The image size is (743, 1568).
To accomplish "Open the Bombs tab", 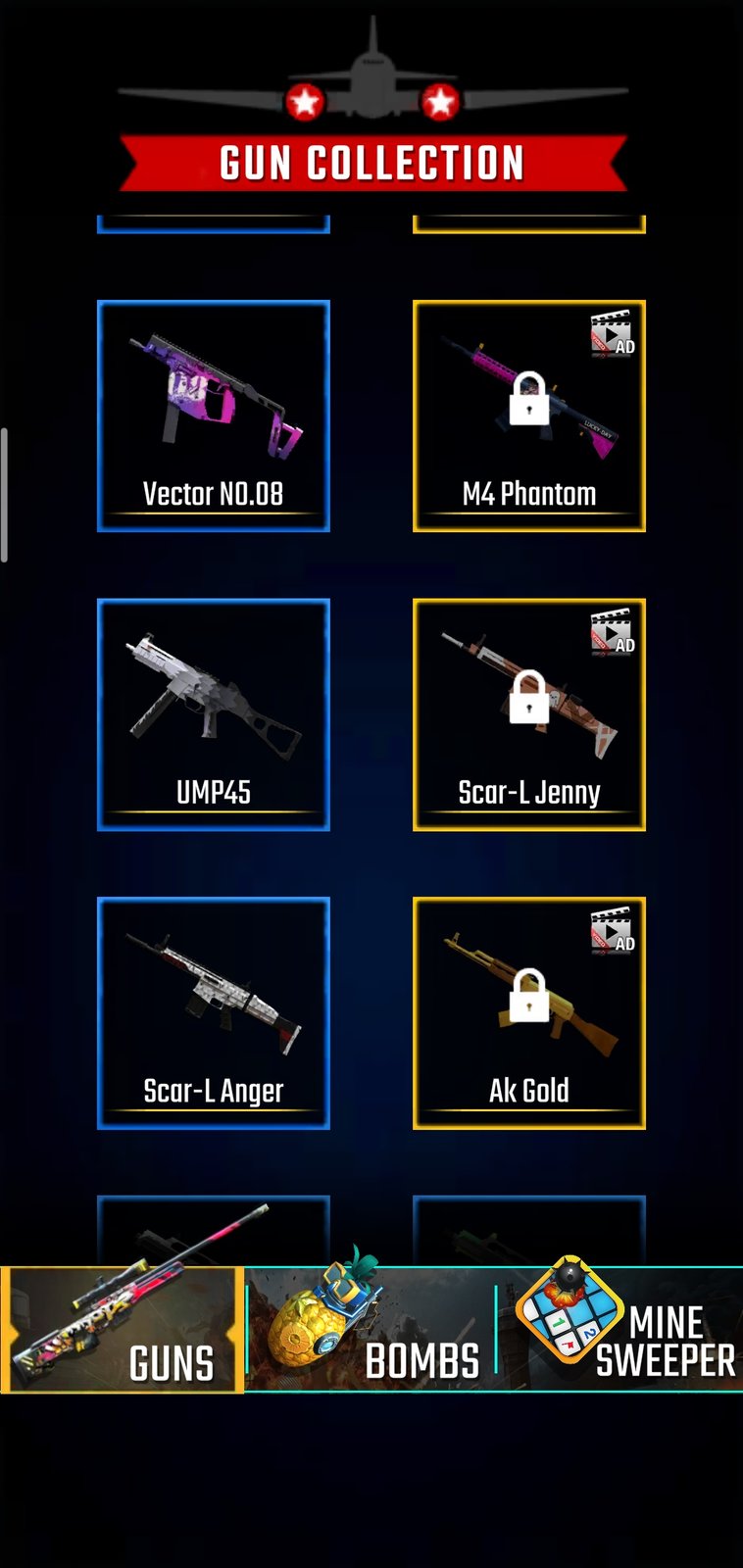I will (371, 1331).
